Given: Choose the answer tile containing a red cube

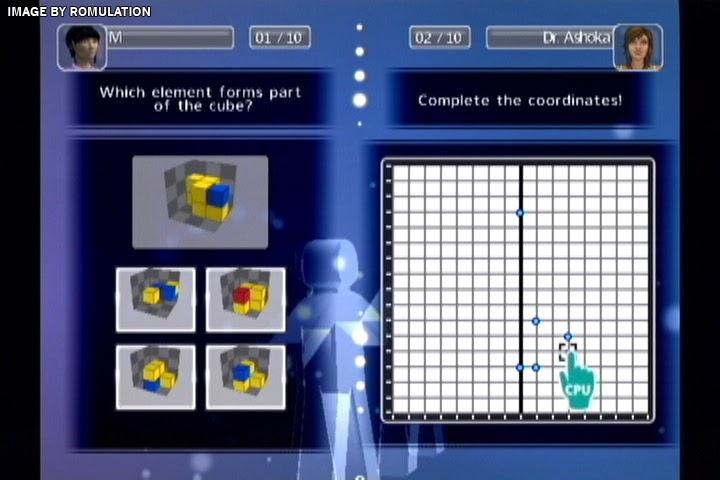Looking at the screenshot, I should [245, 299].
